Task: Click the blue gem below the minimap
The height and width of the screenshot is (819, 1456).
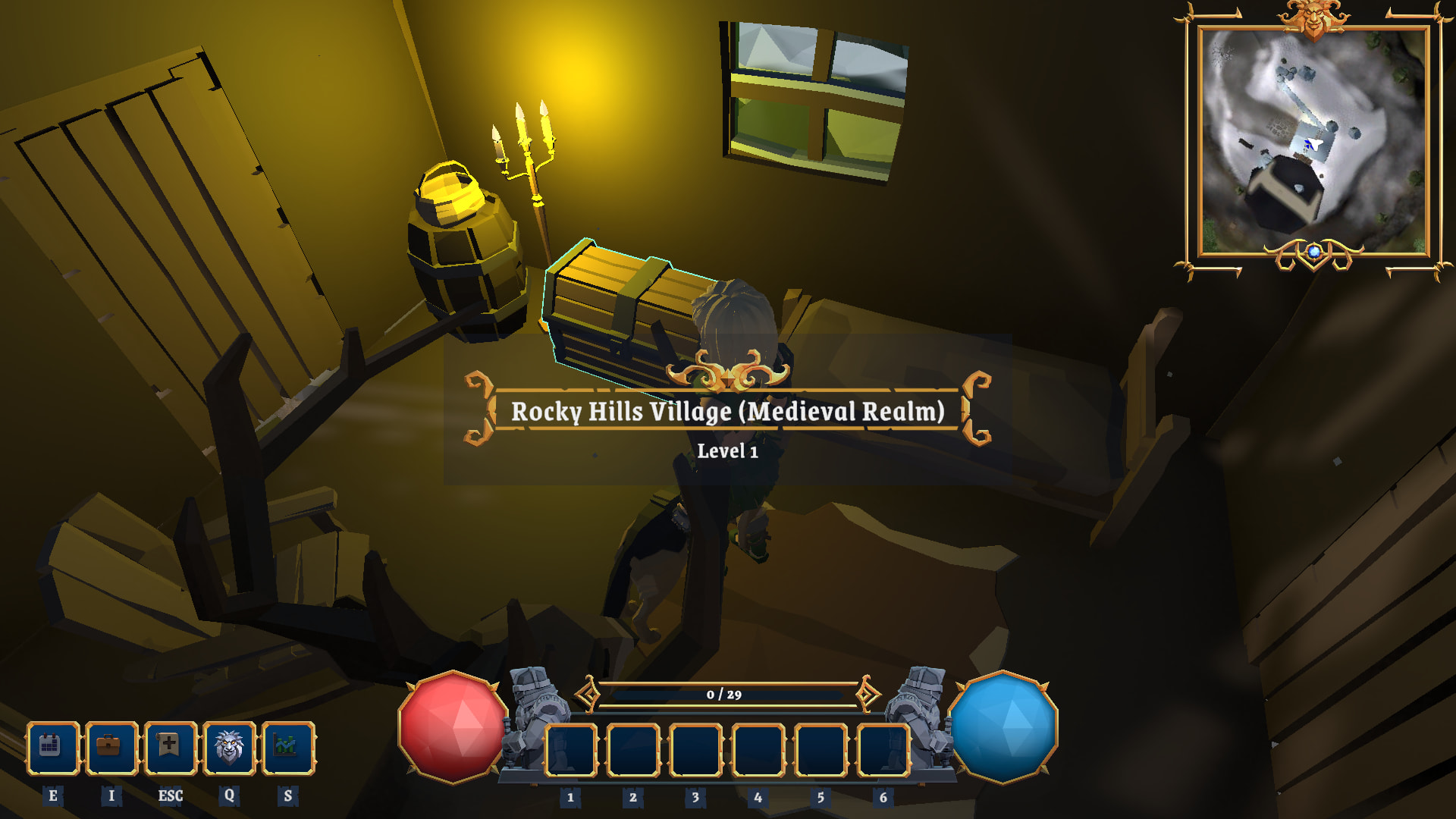Action: [x=1314, y=252]
